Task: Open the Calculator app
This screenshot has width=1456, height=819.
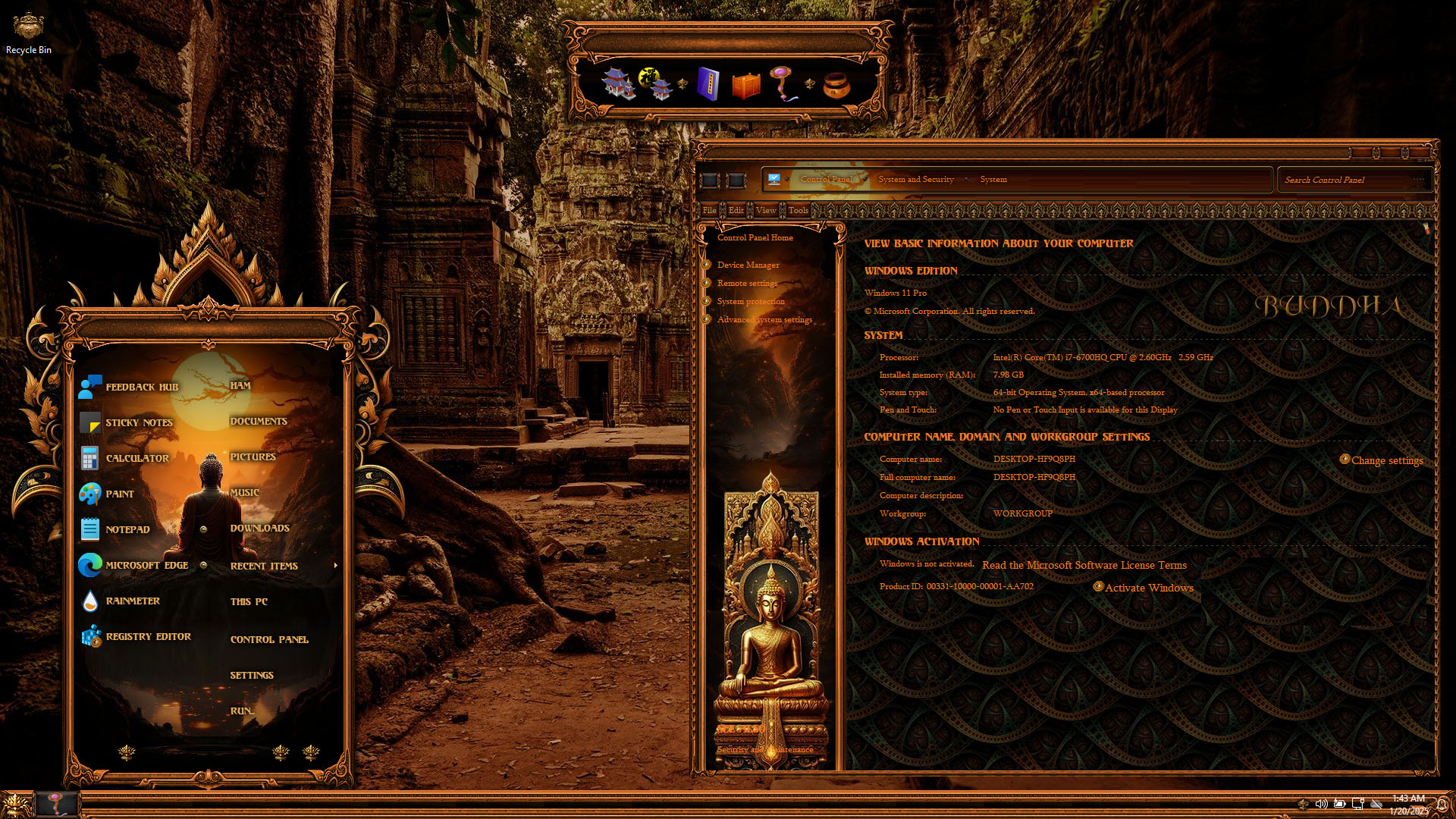Action: [136, 458]
